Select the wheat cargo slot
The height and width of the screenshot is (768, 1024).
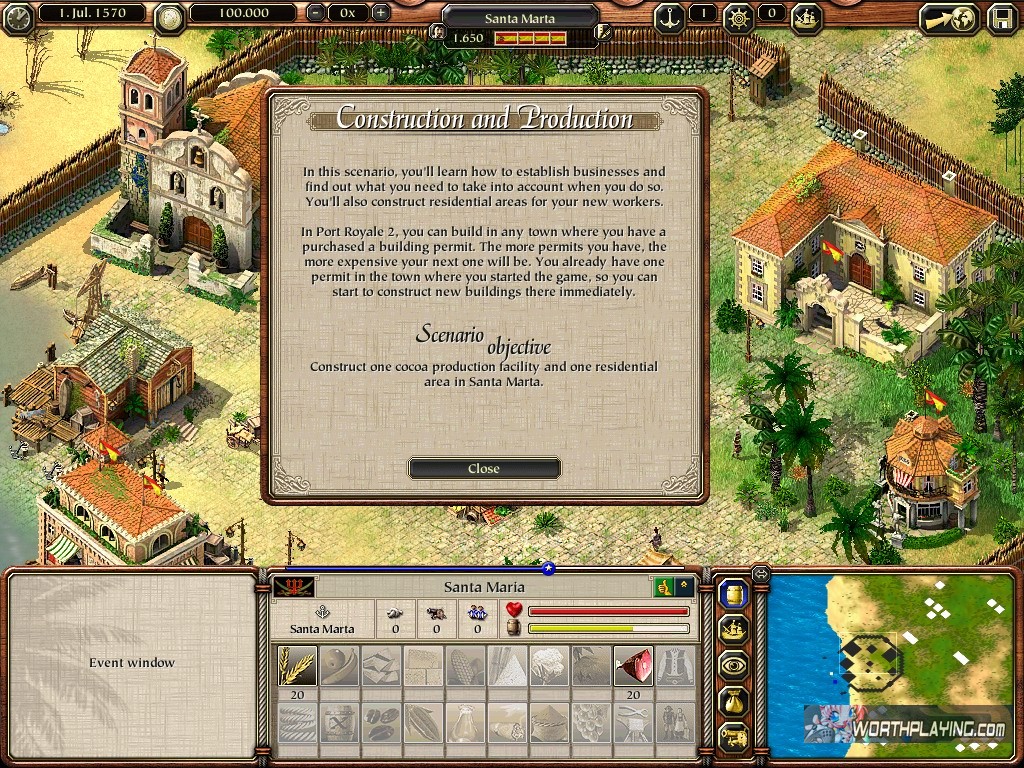(297, 666)
